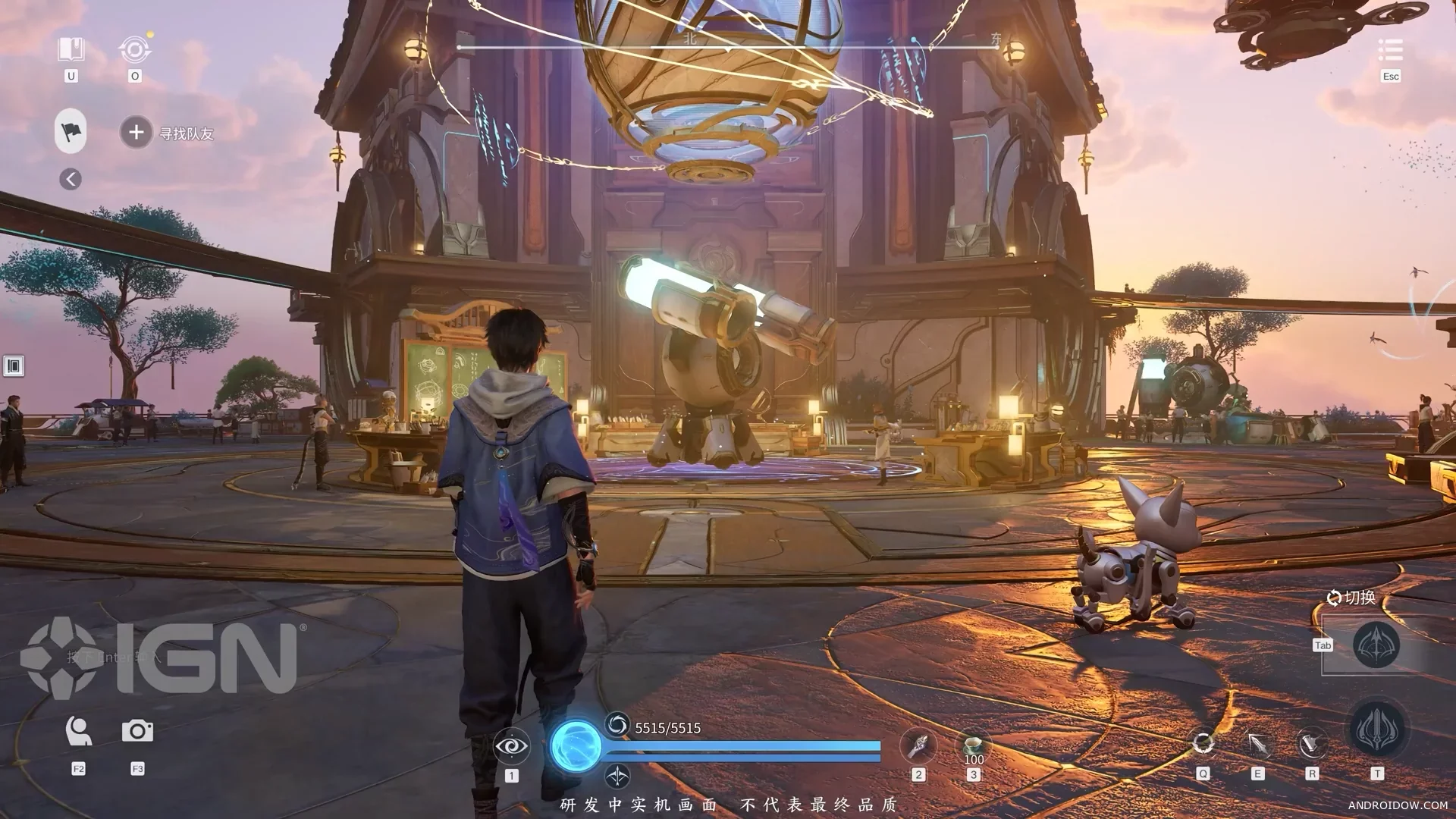This screenshot has width=1456, height=819.
Task: Use the tea cup consumable slot
Action: (973, 746)
